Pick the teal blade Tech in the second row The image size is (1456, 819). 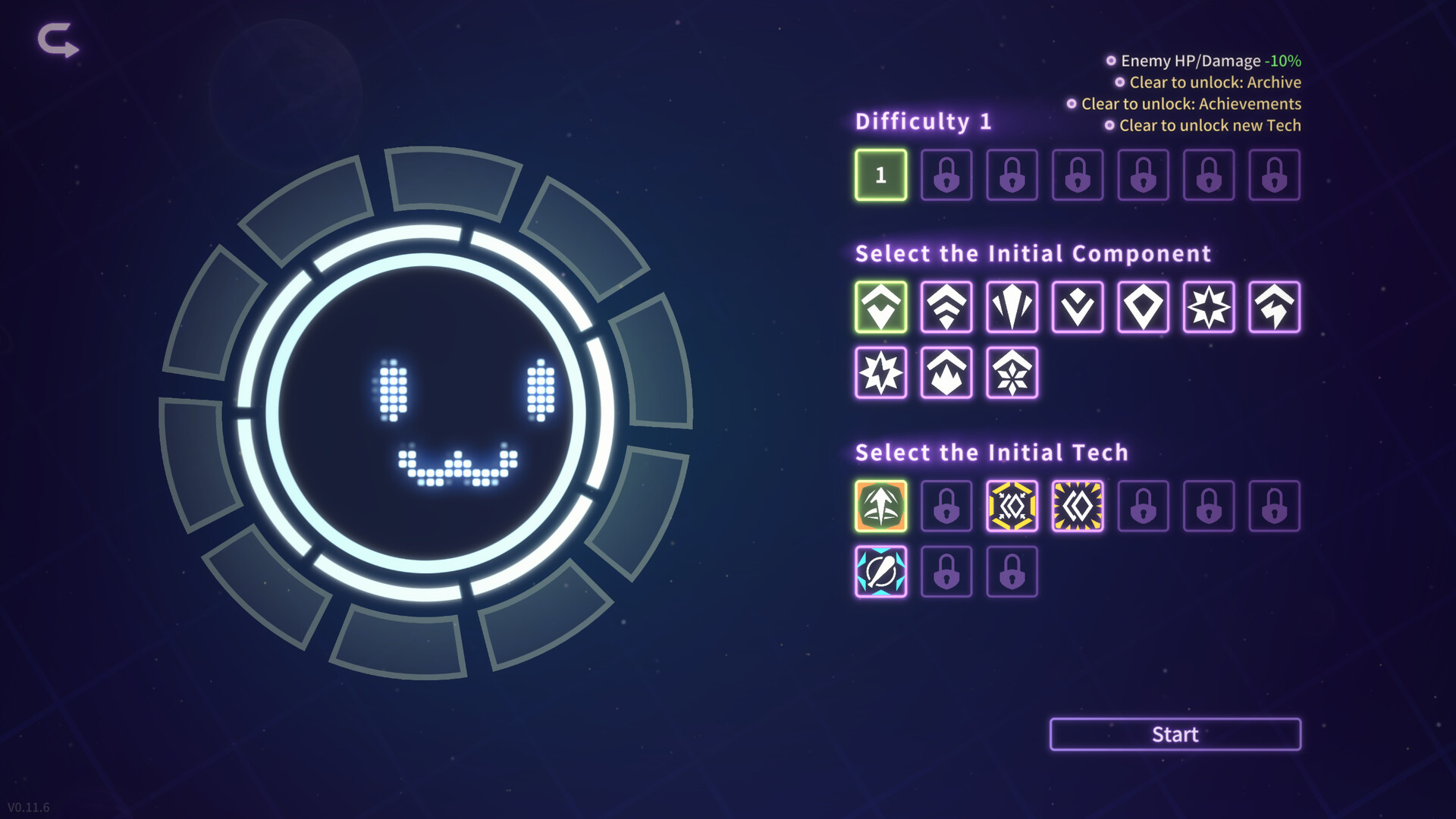(x=880, y=573)
